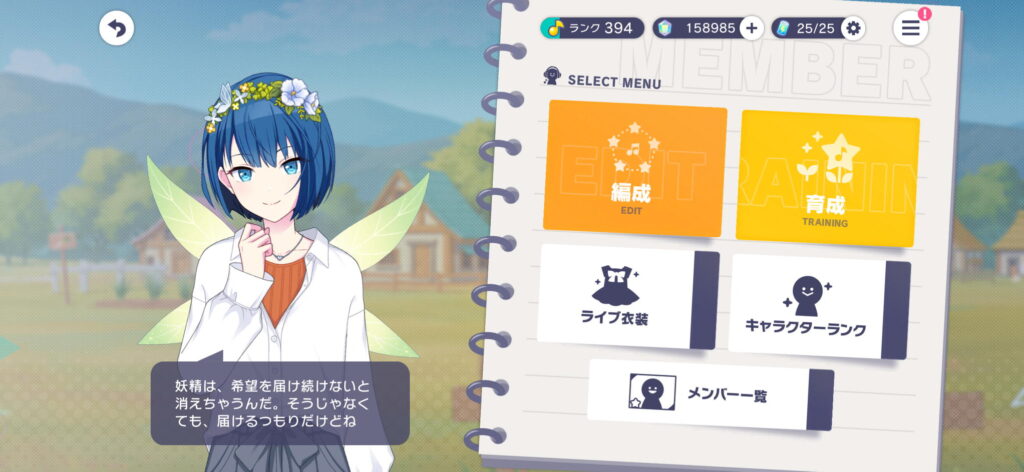1024x472 pixels.
Task: Open the 編成 EDIT menu
Action: [x=635, y=168]
